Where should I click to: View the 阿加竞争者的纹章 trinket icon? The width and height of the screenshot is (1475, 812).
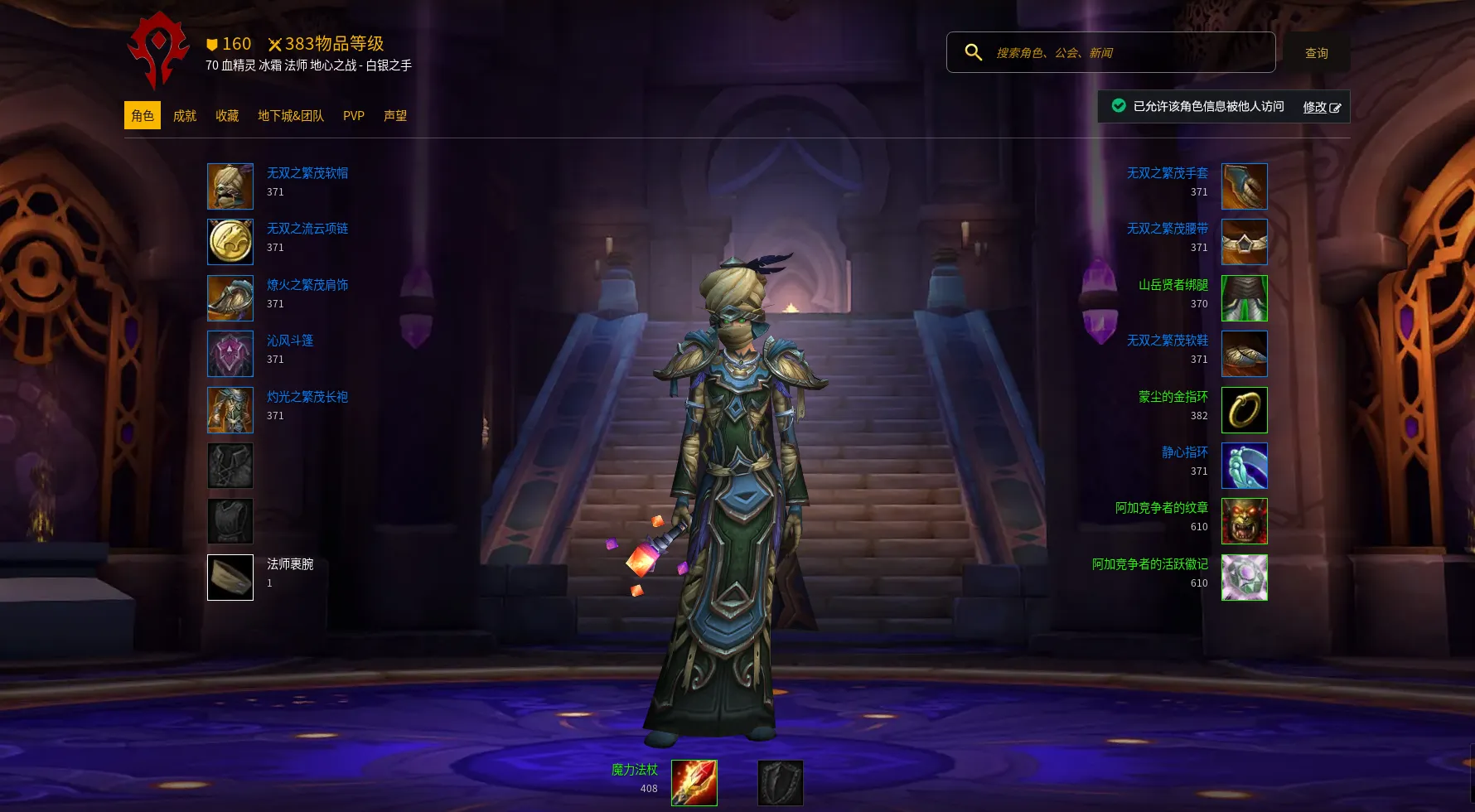[1245, 521]
